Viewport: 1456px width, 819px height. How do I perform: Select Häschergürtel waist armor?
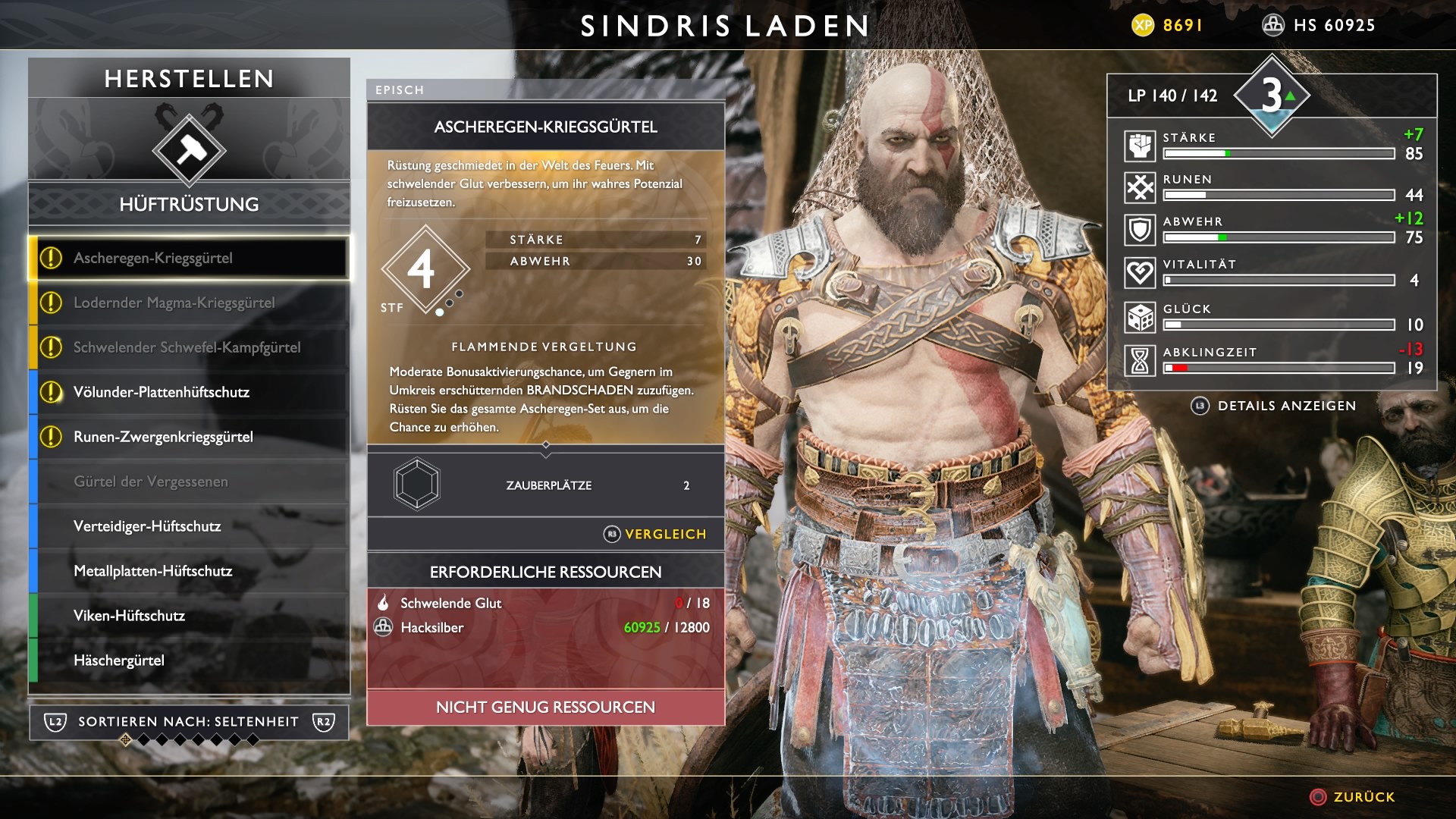pos(190,661)
